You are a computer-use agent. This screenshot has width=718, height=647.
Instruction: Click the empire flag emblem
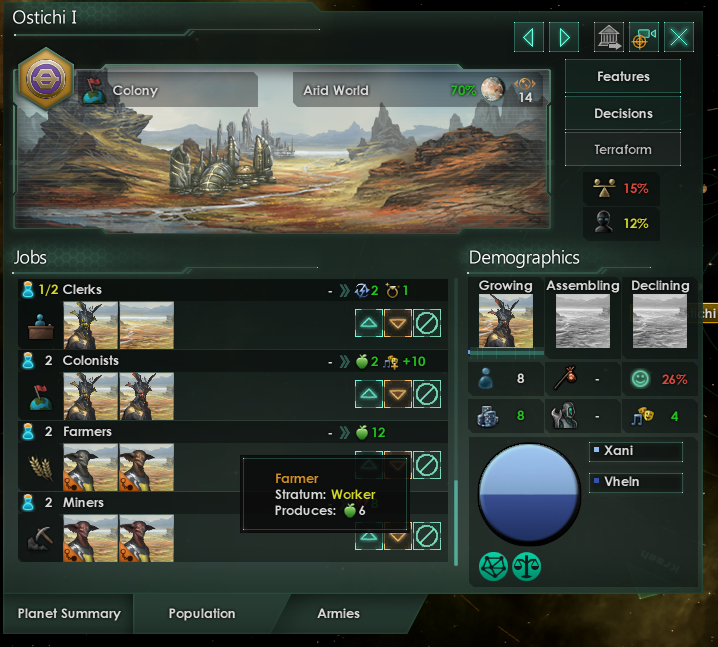click(x=45, y=80)
